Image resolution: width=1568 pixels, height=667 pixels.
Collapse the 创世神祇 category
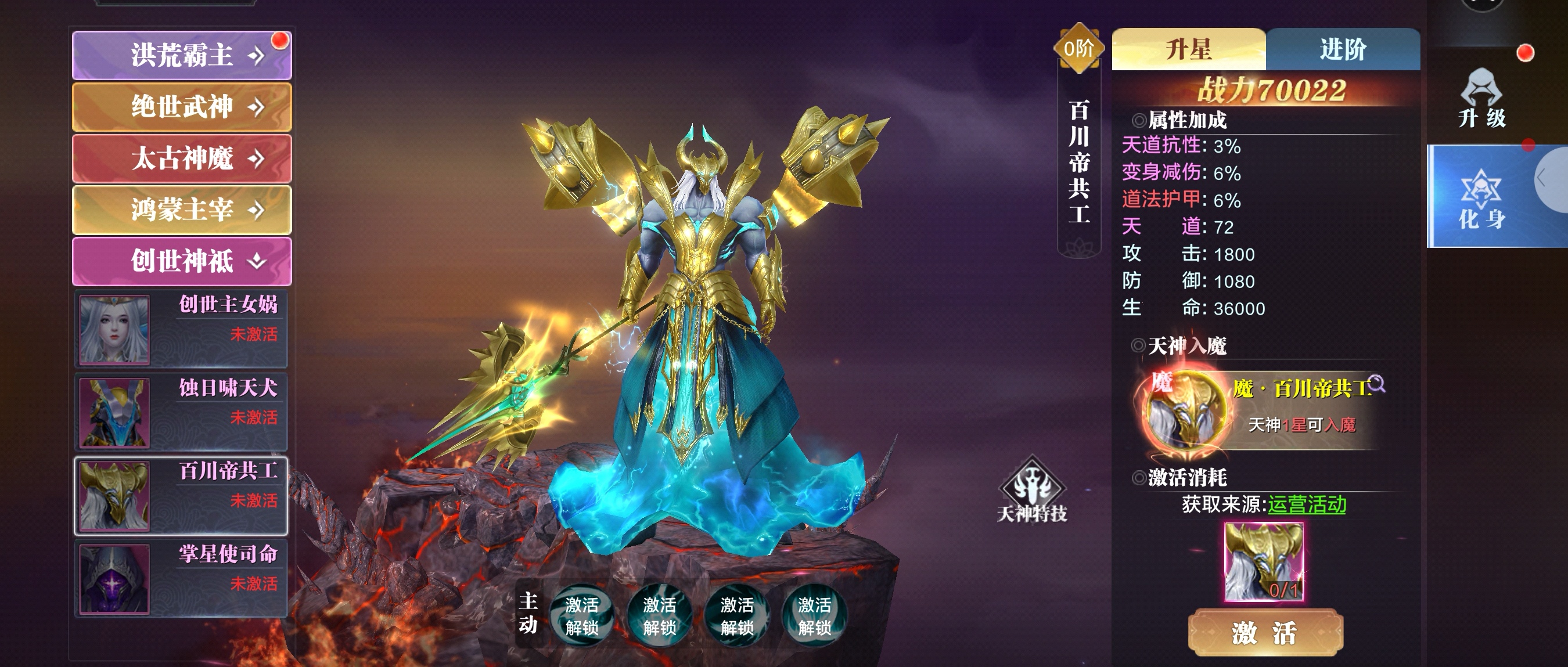(181, 261)
